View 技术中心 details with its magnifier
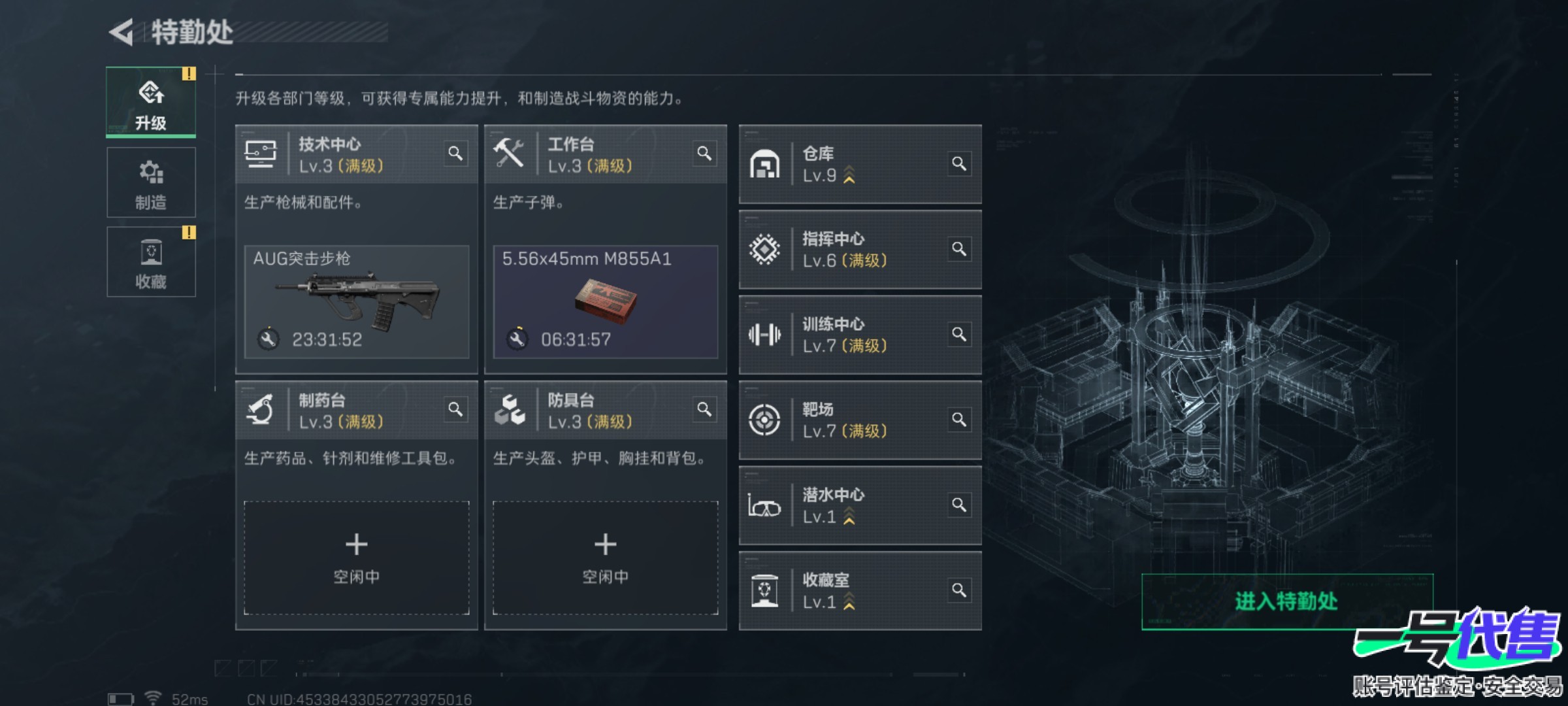Image resolution: width=1568 pixels, height=706 pixels. 455,154
